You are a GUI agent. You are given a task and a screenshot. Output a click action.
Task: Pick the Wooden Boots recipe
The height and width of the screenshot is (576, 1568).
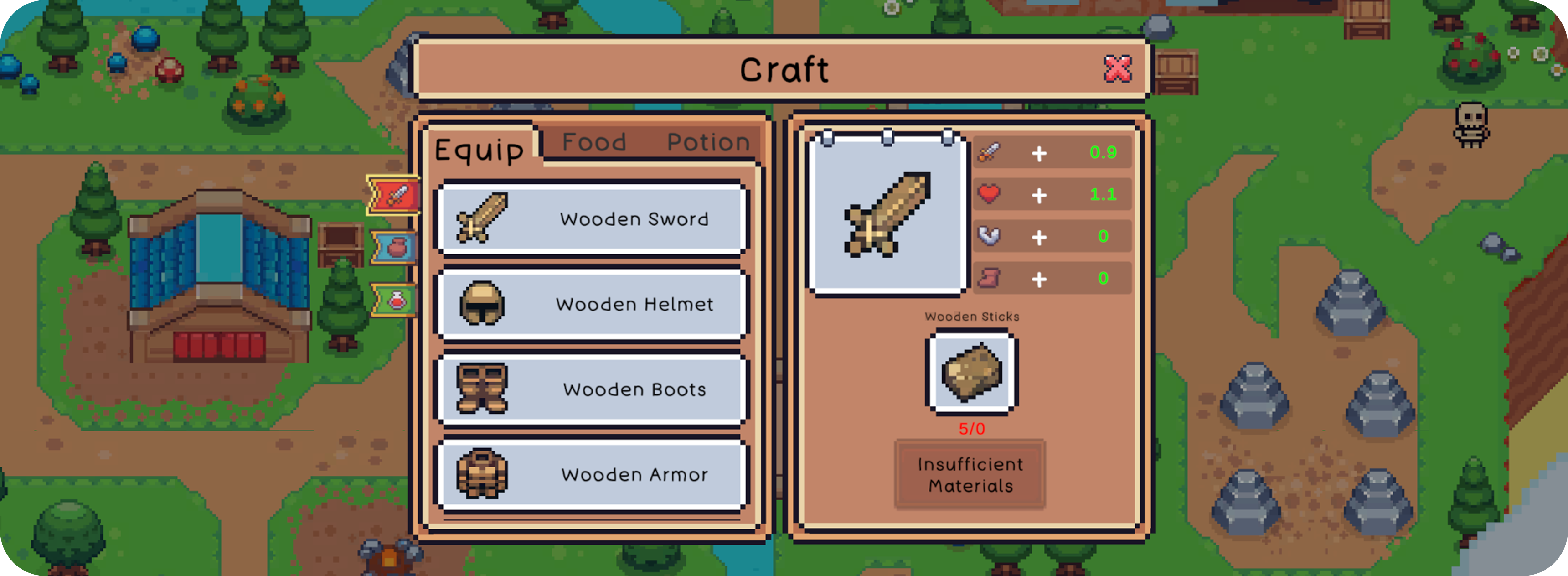click(591, 389)
